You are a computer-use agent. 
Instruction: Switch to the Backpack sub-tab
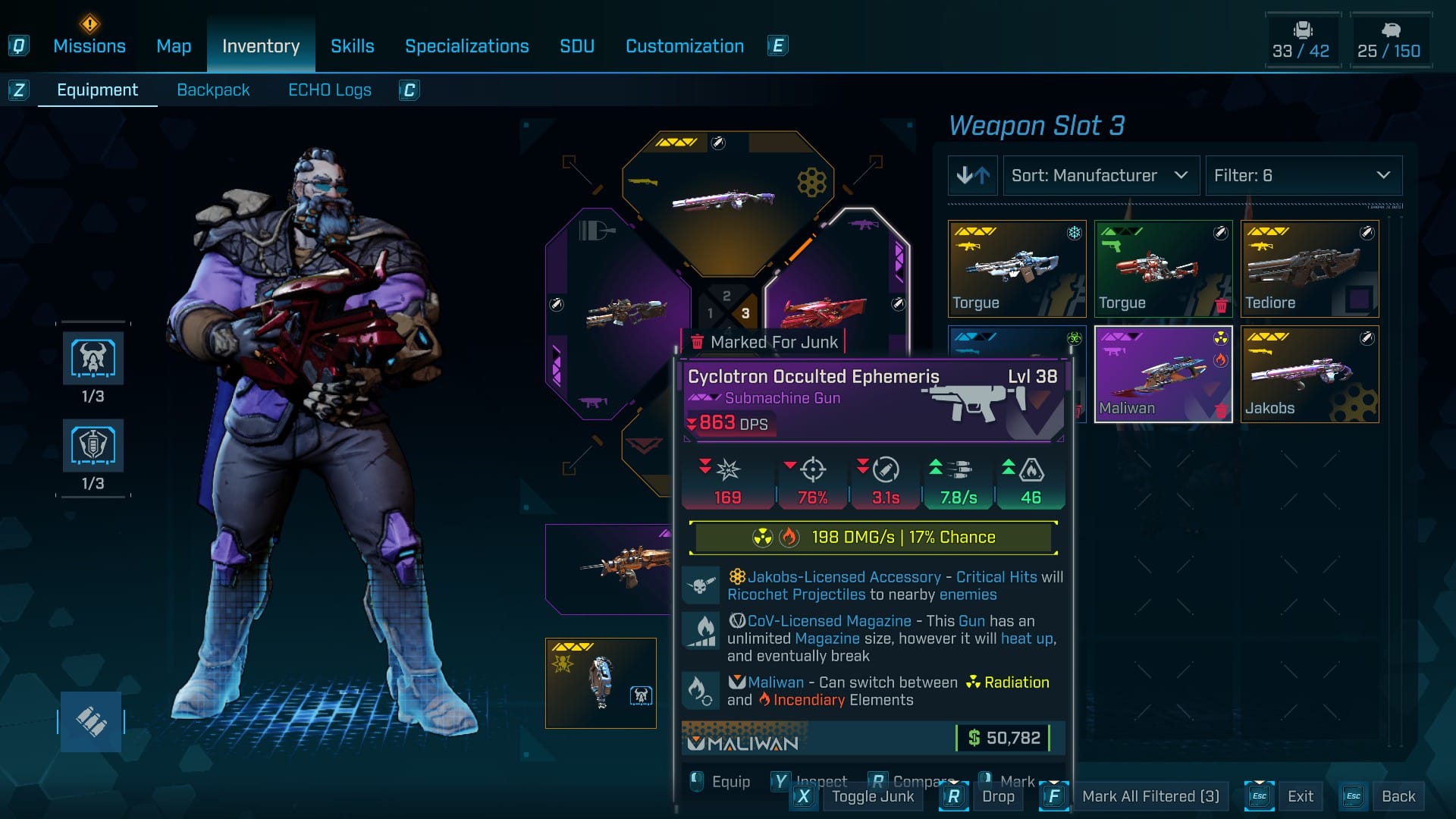coord(213,90)
